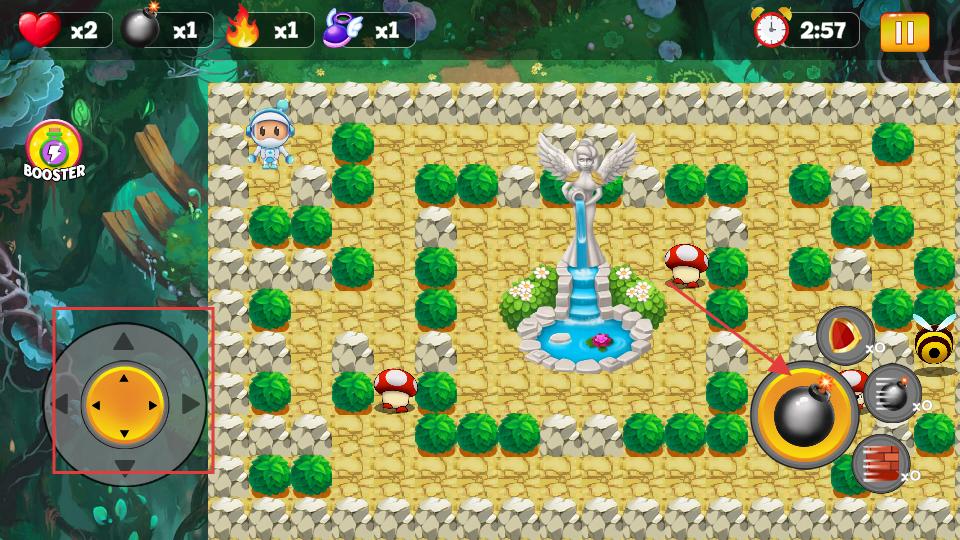Pause the game with the orange button
960x540 pixels.
coord(904,31)
